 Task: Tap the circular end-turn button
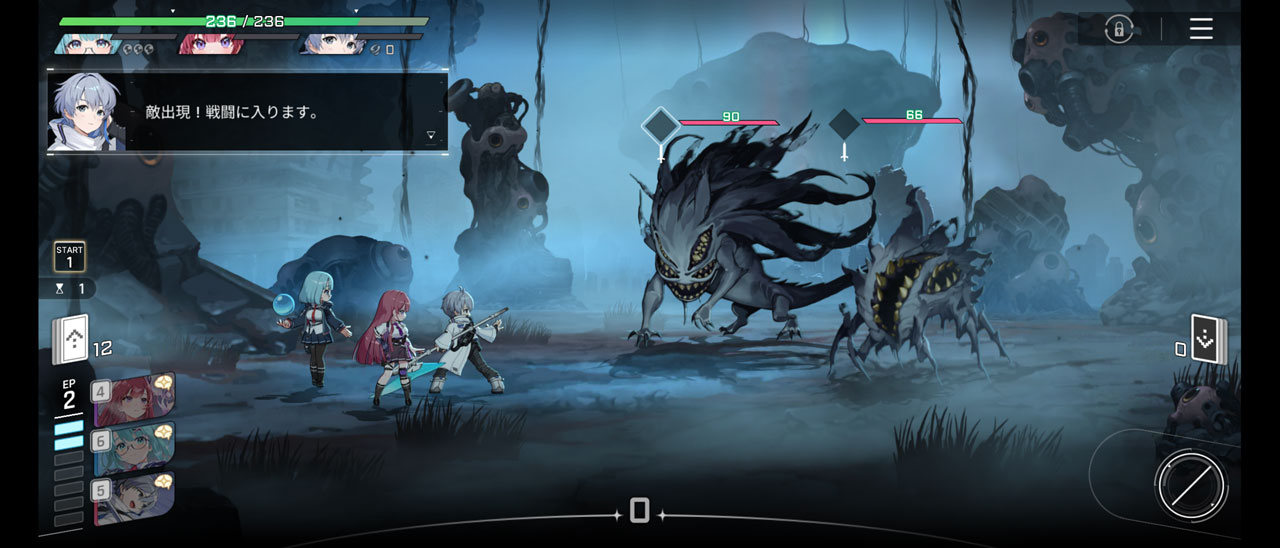click(1190, 485)
